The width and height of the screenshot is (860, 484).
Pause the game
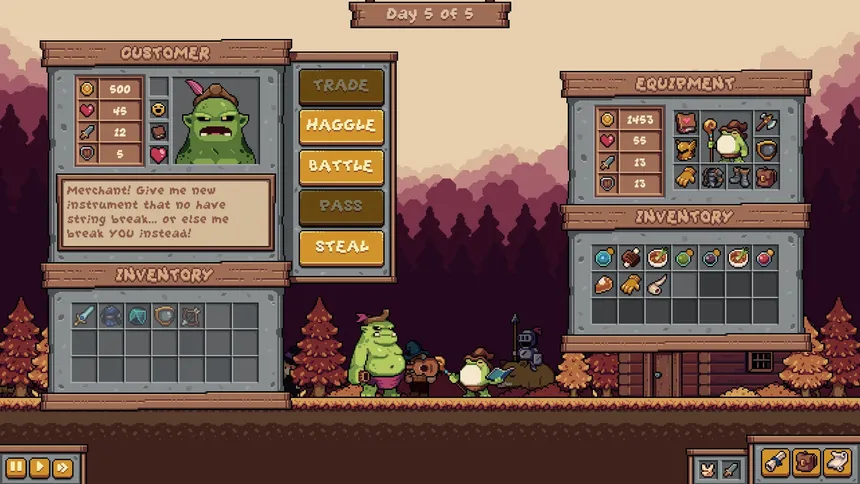(x=17, y=467)
